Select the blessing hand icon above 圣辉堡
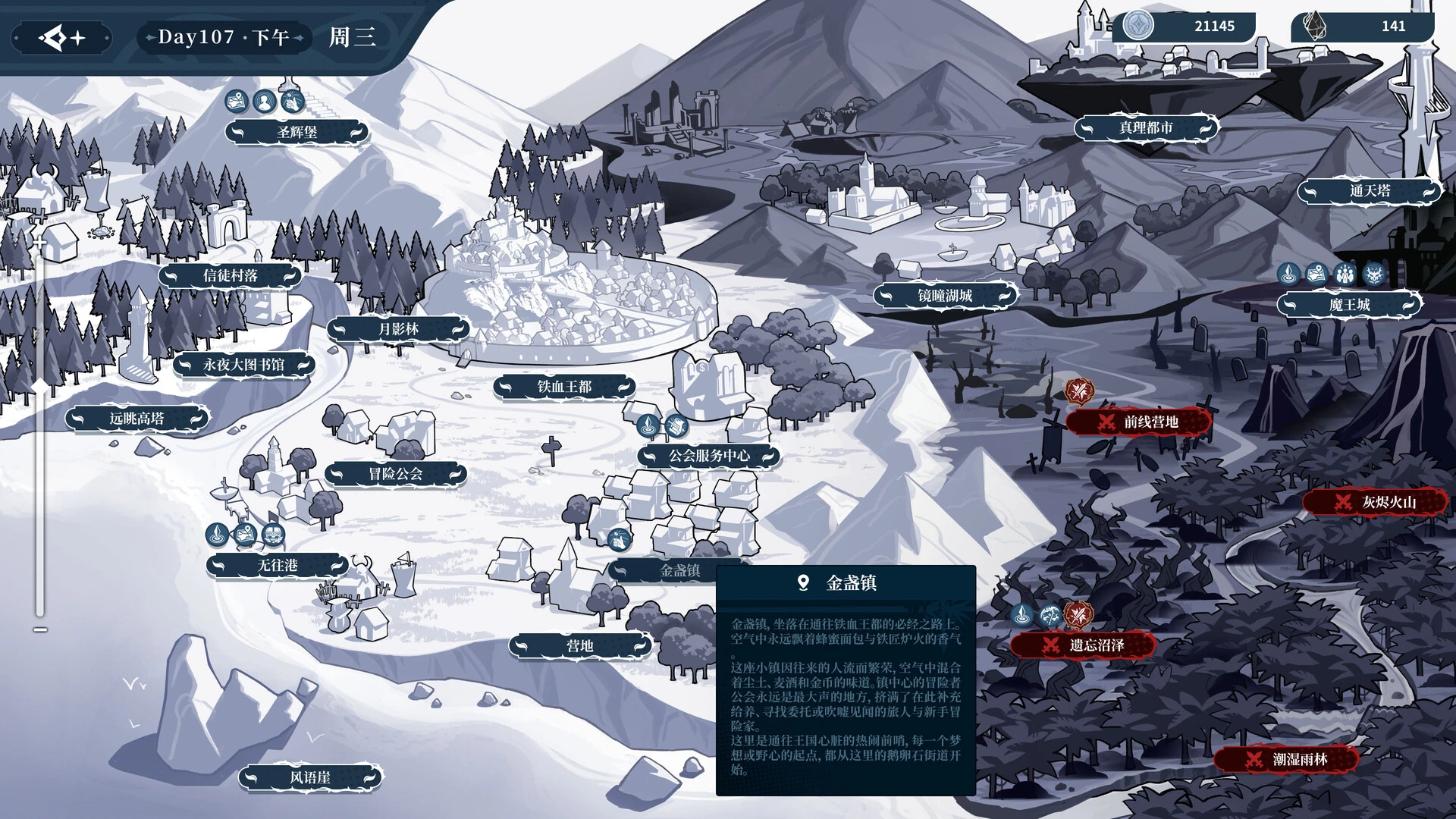 click(x=291, y=101)
